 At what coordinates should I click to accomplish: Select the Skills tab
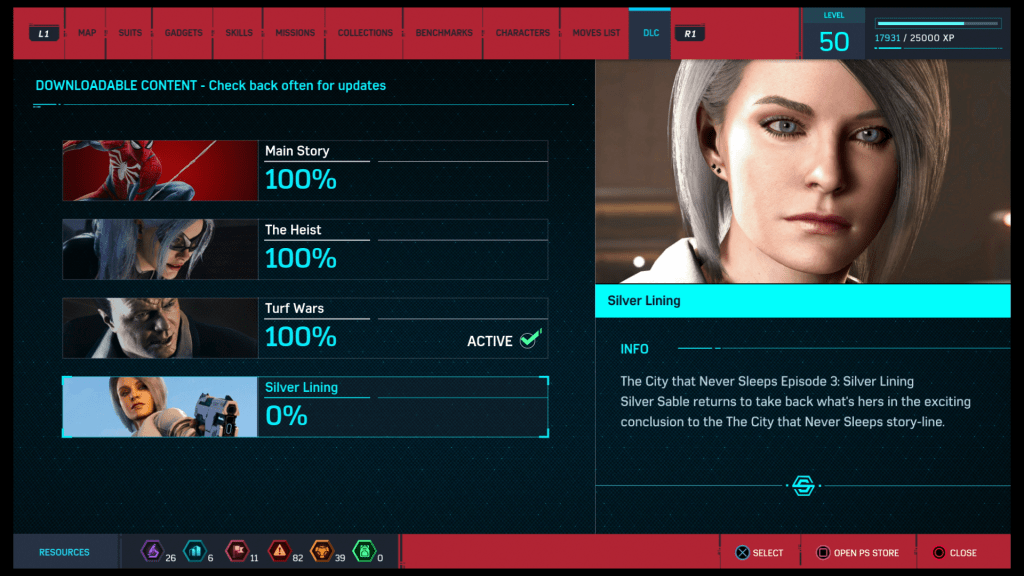click(239, 33)
